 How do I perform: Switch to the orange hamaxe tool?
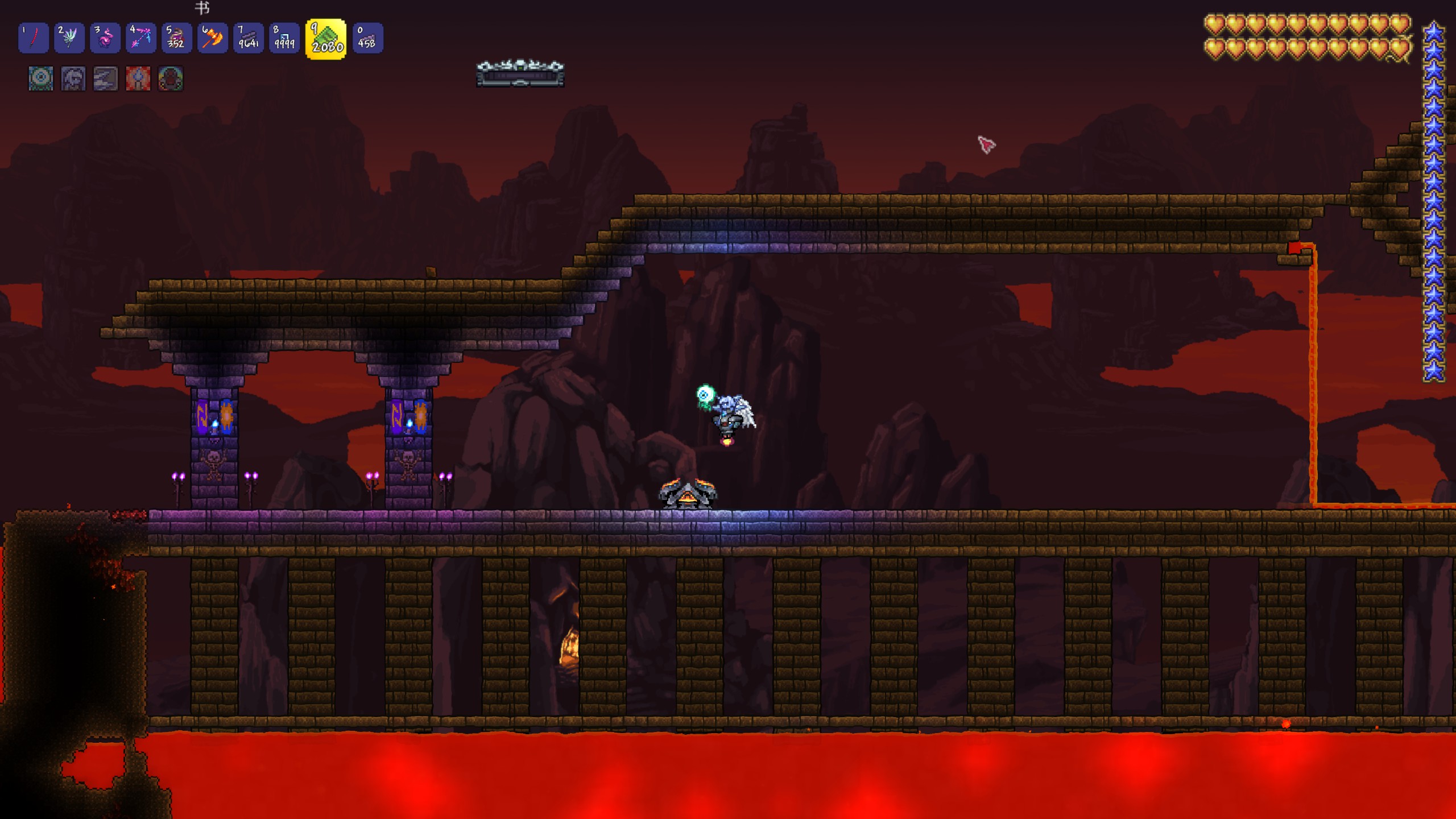click(212, 38)
